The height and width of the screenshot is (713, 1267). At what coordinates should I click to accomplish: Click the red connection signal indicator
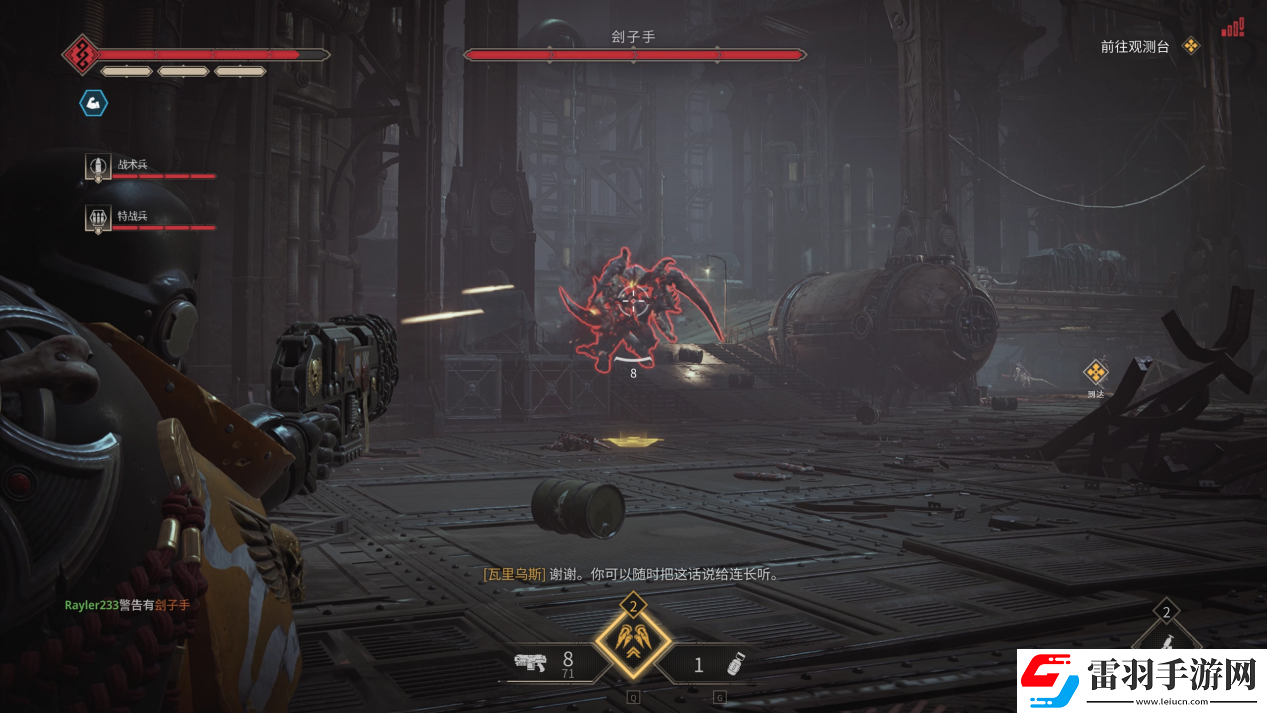pos(1232,27)
